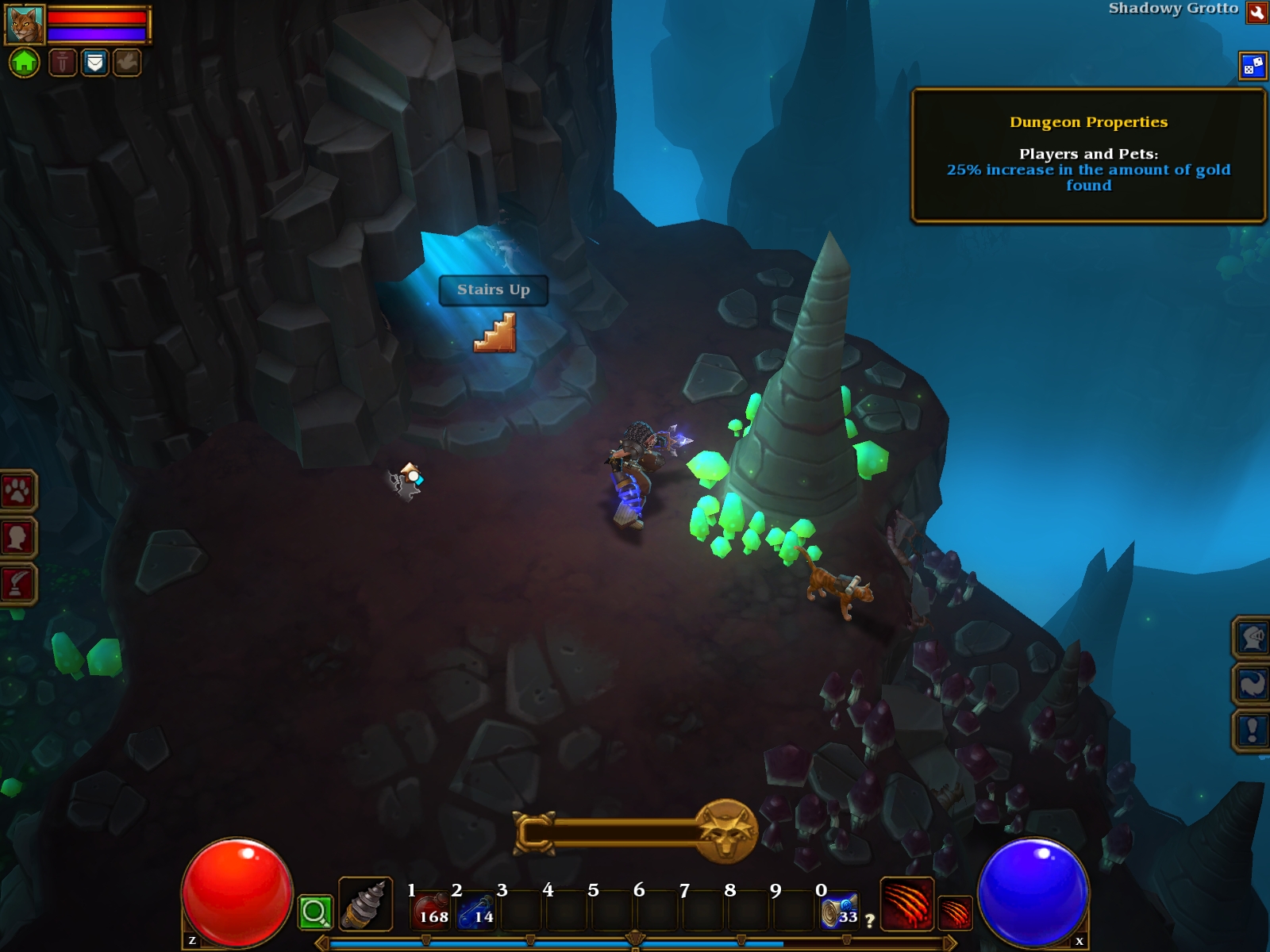Switch pet to passive dove stance
Viewport: 1270px width, 952px height.
pos(126,62)
